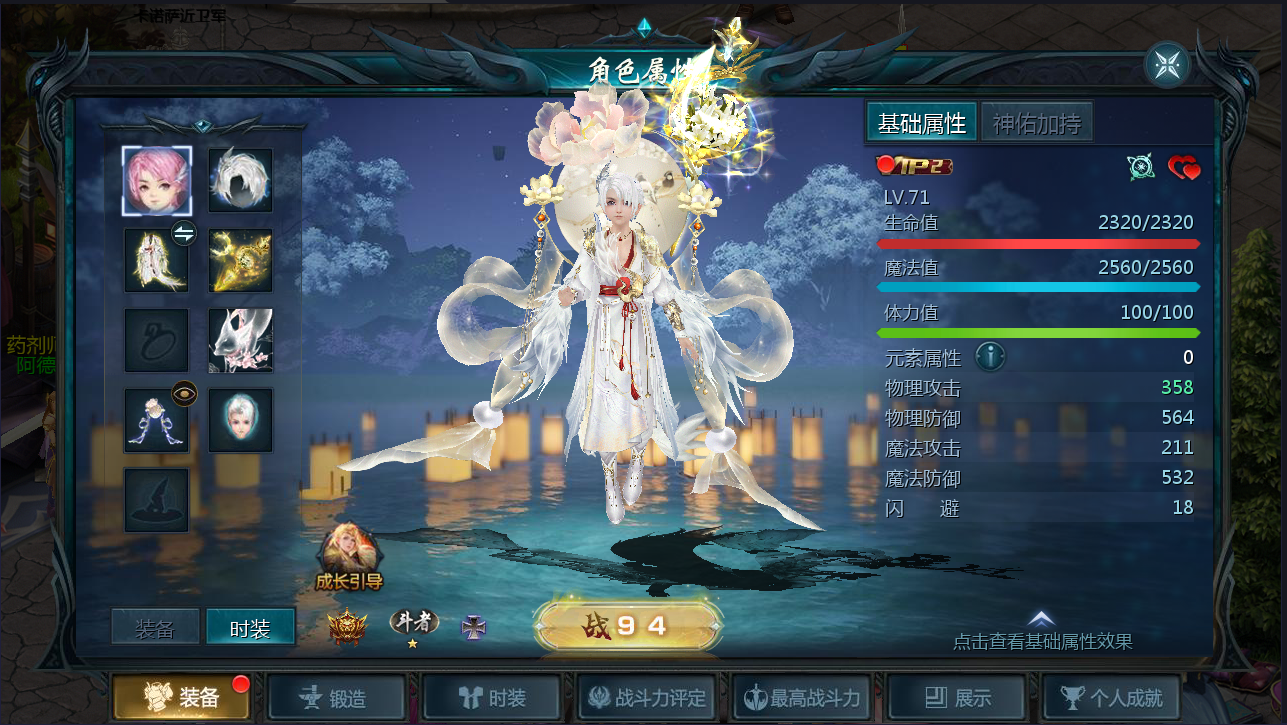This screenshot has height=725, width=1287.
Task: Open the 战斗力评定 power rating page
Action: [646, 698]
